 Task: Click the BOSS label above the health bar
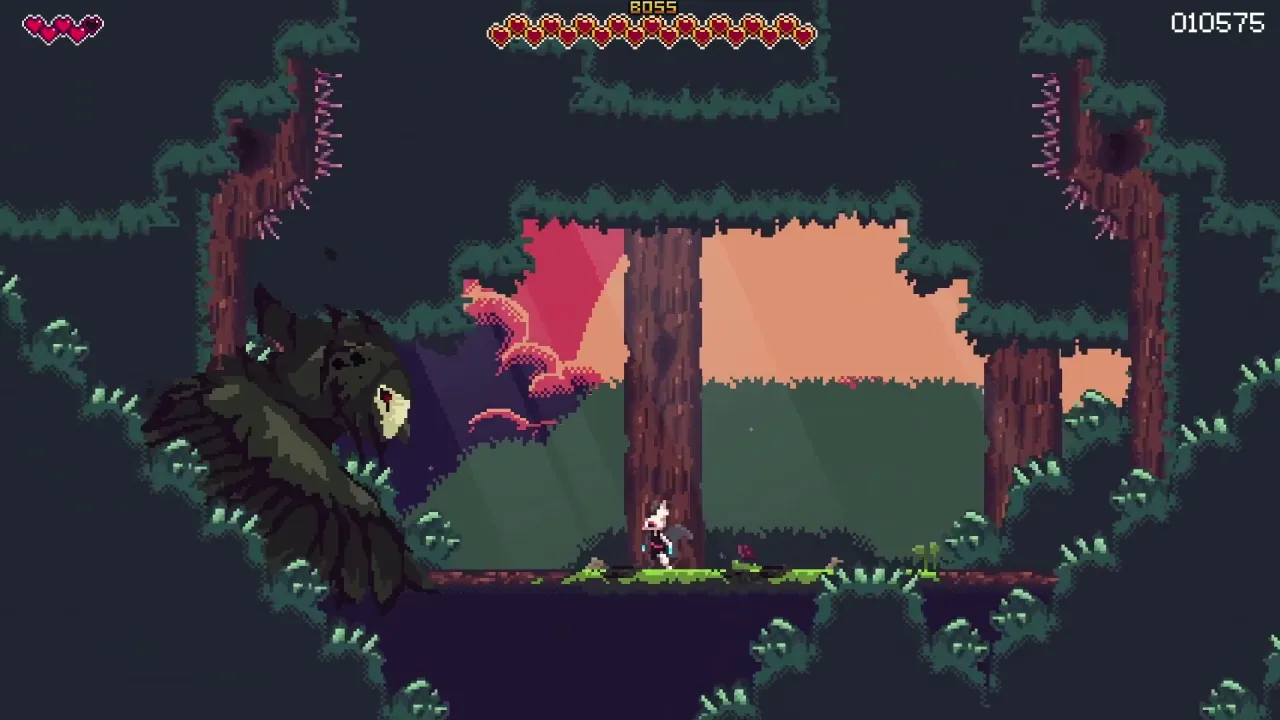[x=655, y=8]
